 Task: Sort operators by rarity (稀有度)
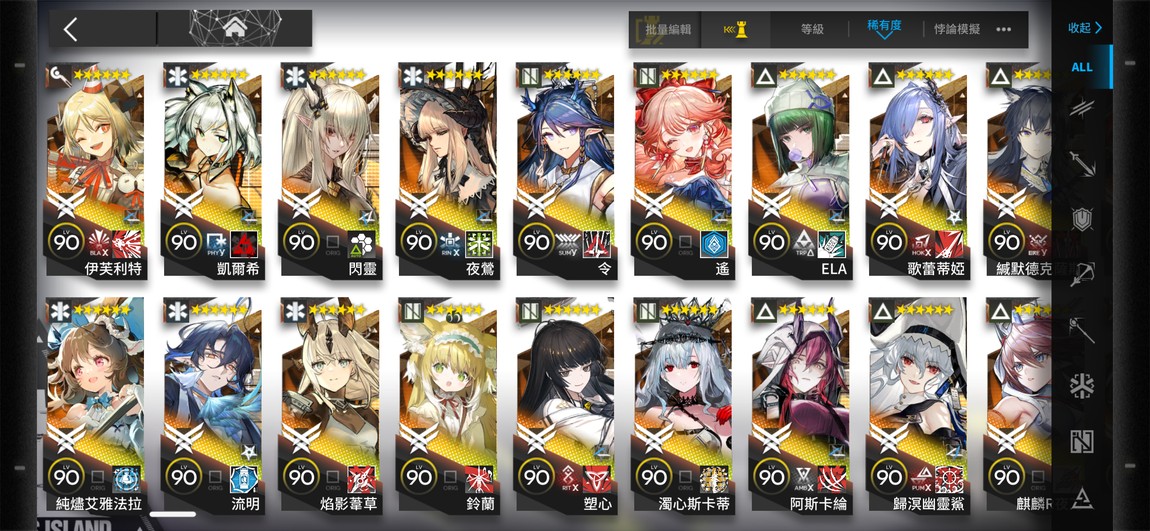[883, 29]
